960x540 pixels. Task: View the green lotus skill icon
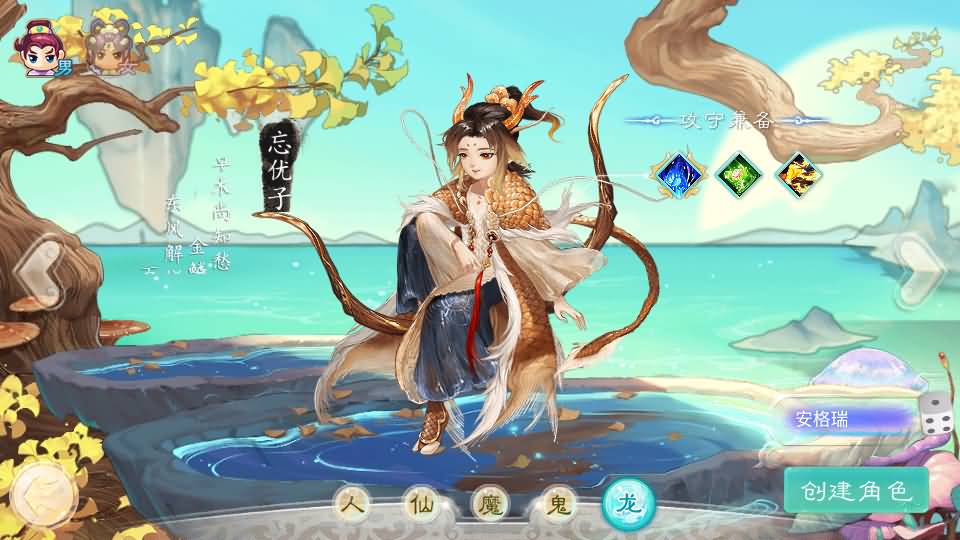coord(740,175)
